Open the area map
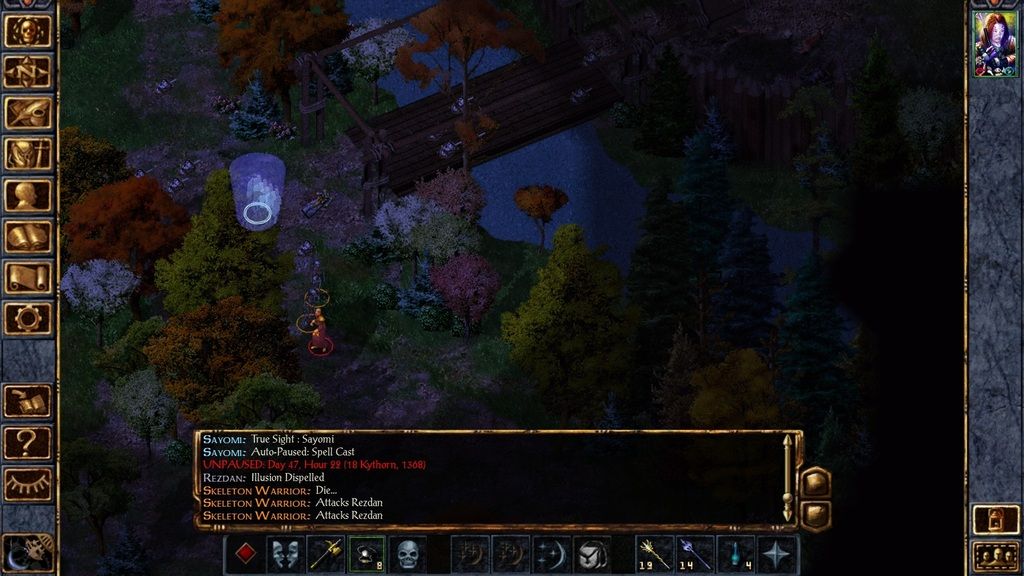Image resolution: width=1024 pixels, height=576 pixels. 28,71
